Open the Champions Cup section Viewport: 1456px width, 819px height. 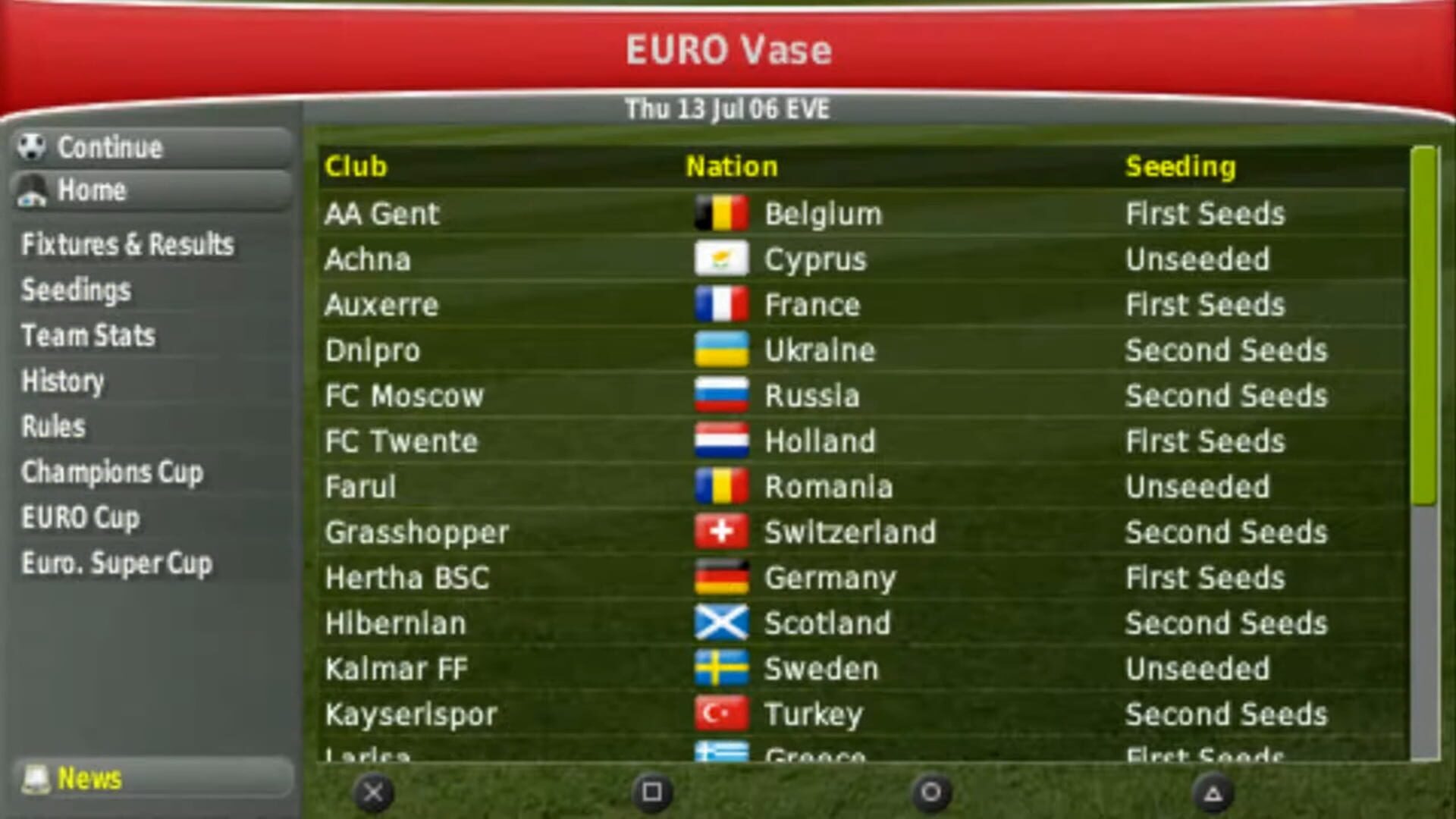click(112, 472)
